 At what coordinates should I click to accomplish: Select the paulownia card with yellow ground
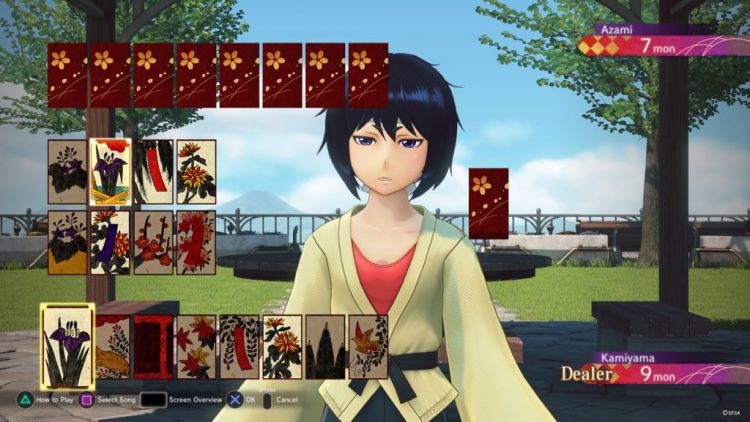tap(67, 242)
